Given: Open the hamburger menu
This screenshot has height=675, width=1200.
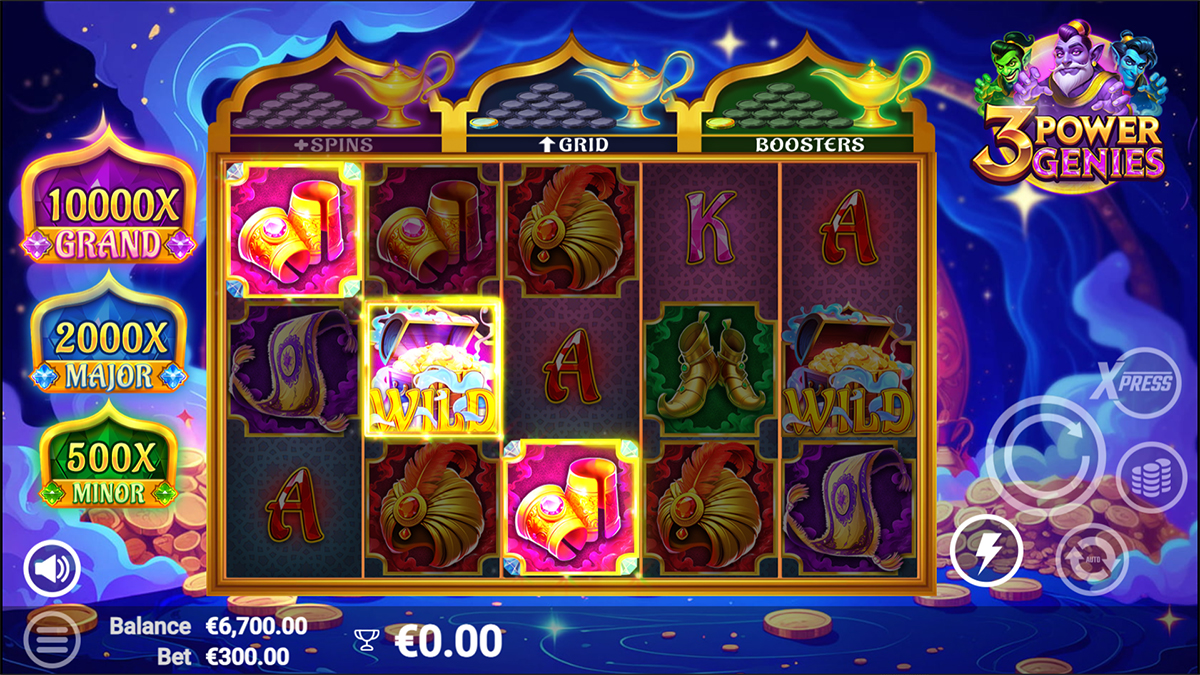Looking at the screenshot, I should [50, 637].
